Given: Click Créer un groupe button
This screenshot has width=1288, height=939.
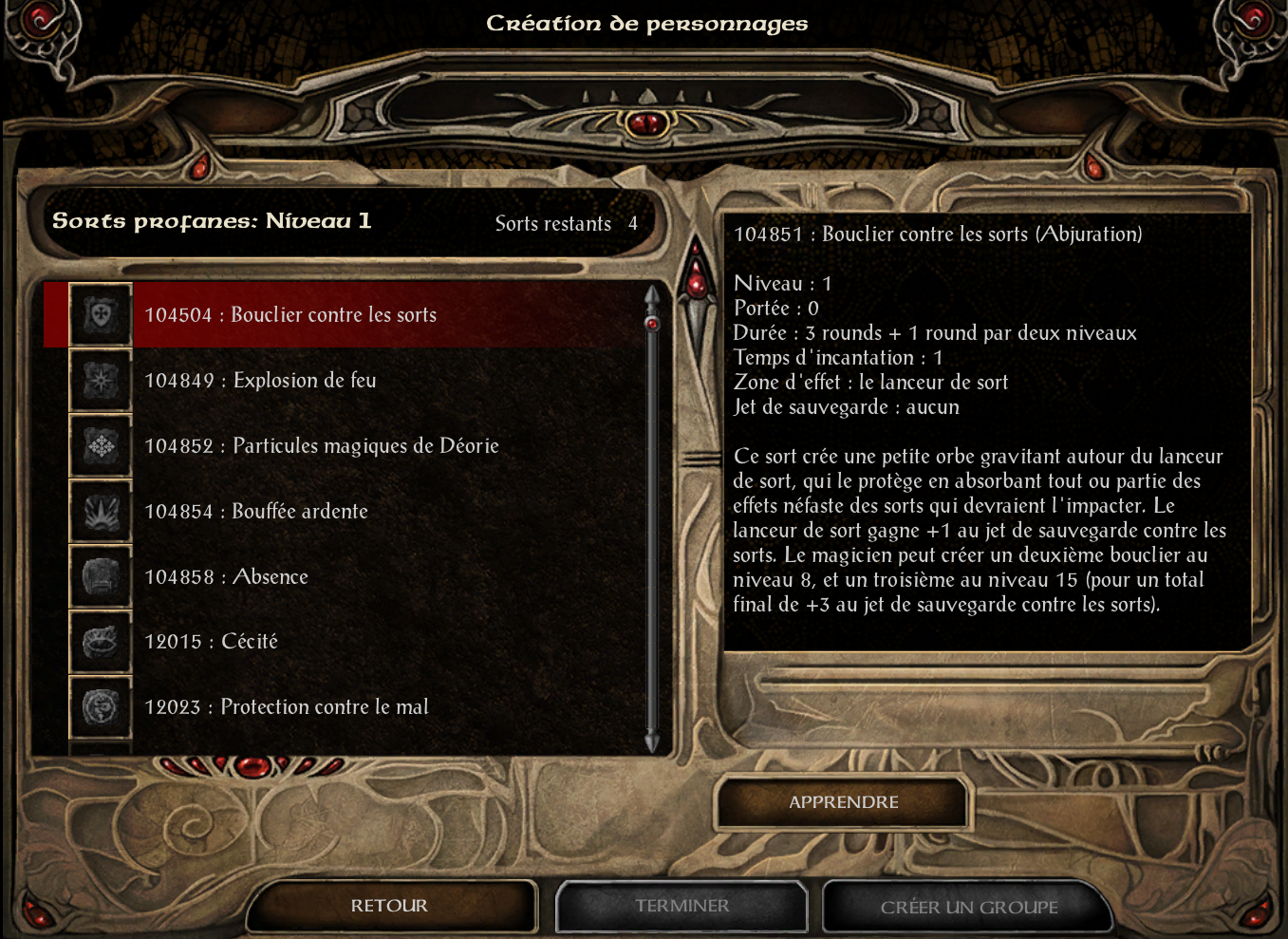Looking at the screenshot, I should coord(968,907).
